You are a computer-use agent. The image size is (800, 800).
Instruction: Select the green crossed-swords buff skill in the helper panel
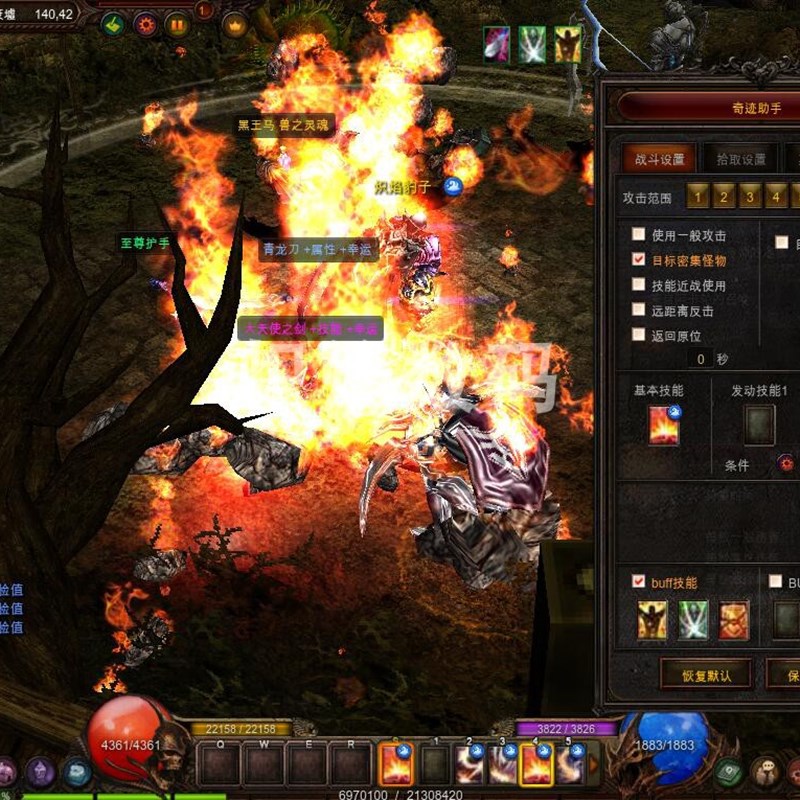[x=693, y=620]
